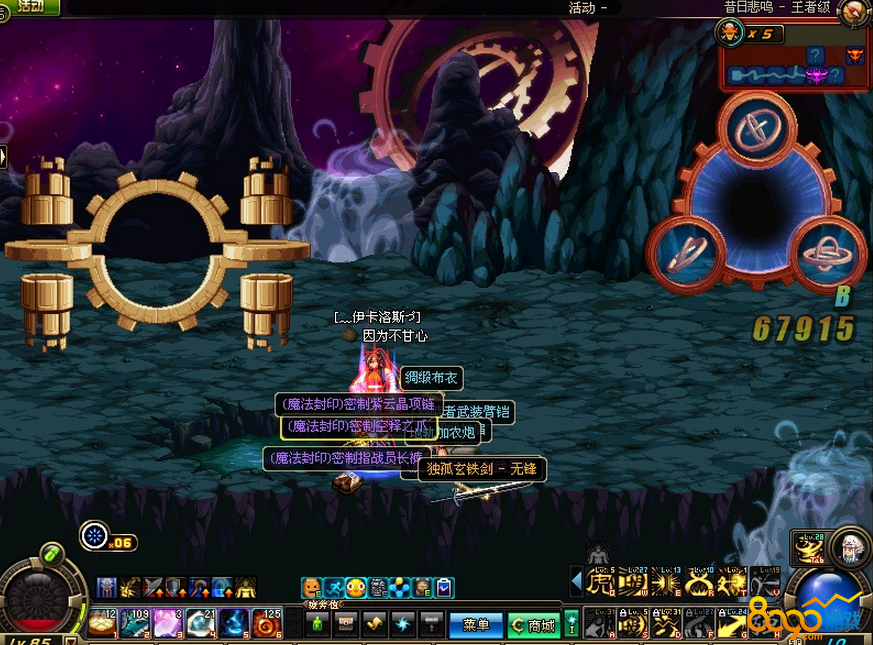Click the running figure icon
This screenshot has height=645, width=873.
coord(334,588)
